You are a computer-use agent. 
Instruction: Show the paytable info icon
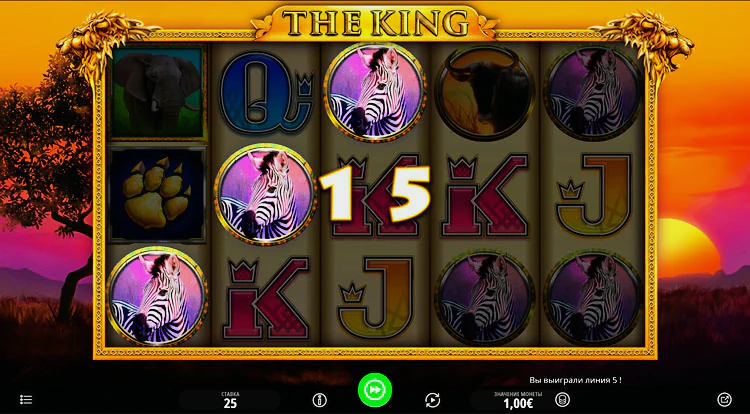pos(320,400)
